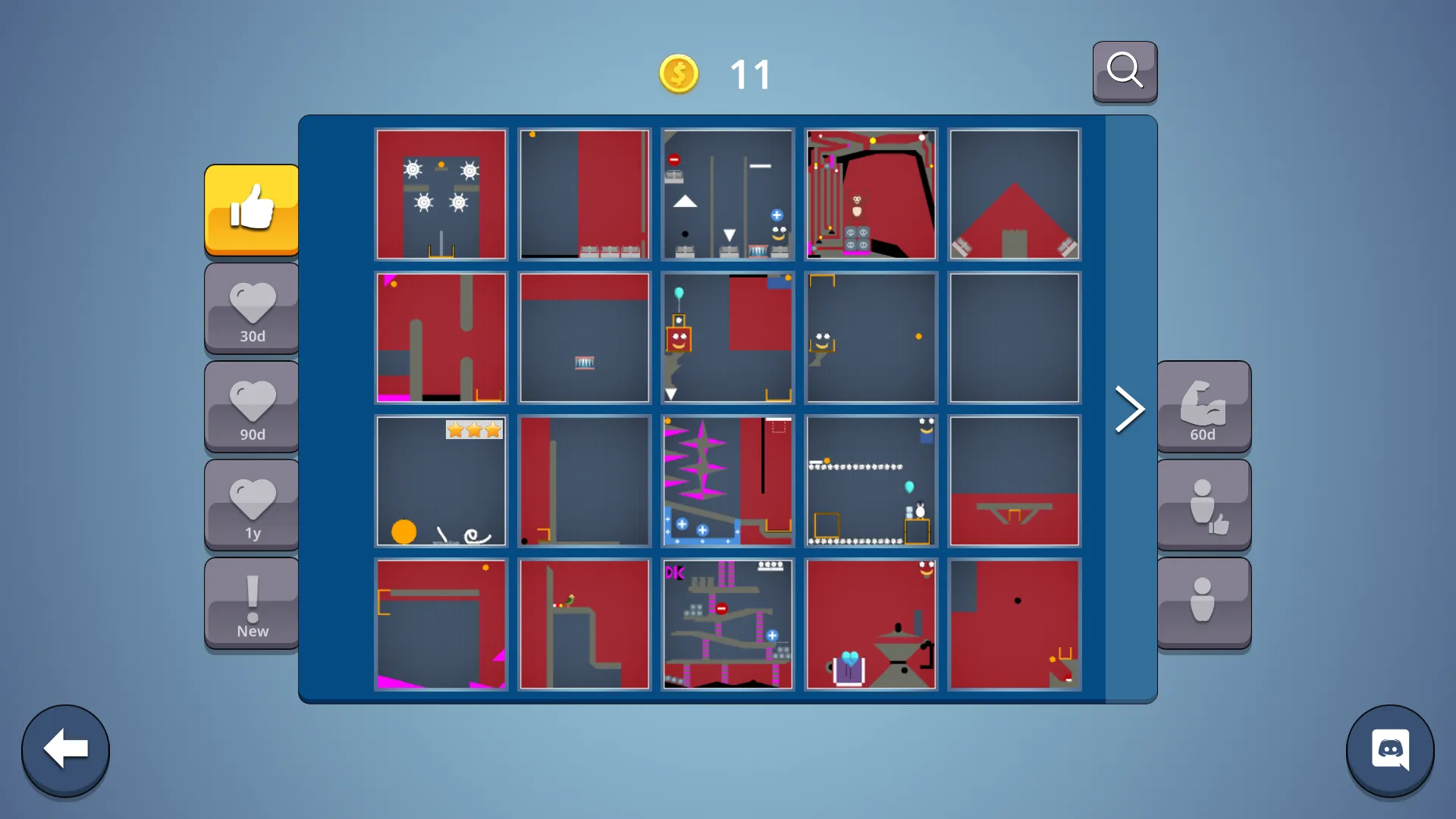Click the three-star rated level thumbnail
The width and height of the screenshot is (1456, 819).
[441, 481]
